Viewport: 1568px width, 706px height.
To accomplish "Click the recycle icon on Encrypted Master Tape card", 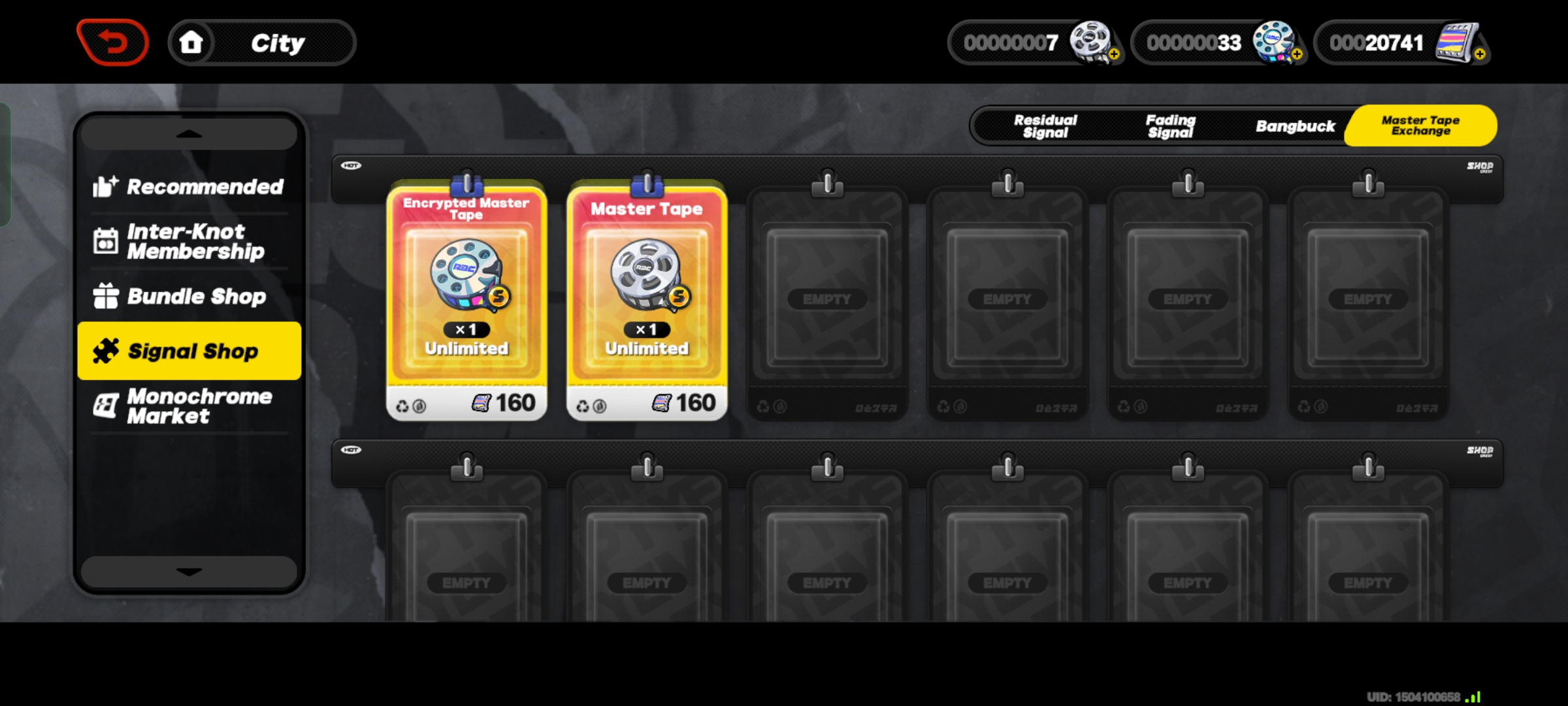I will [x=404, y=405].
